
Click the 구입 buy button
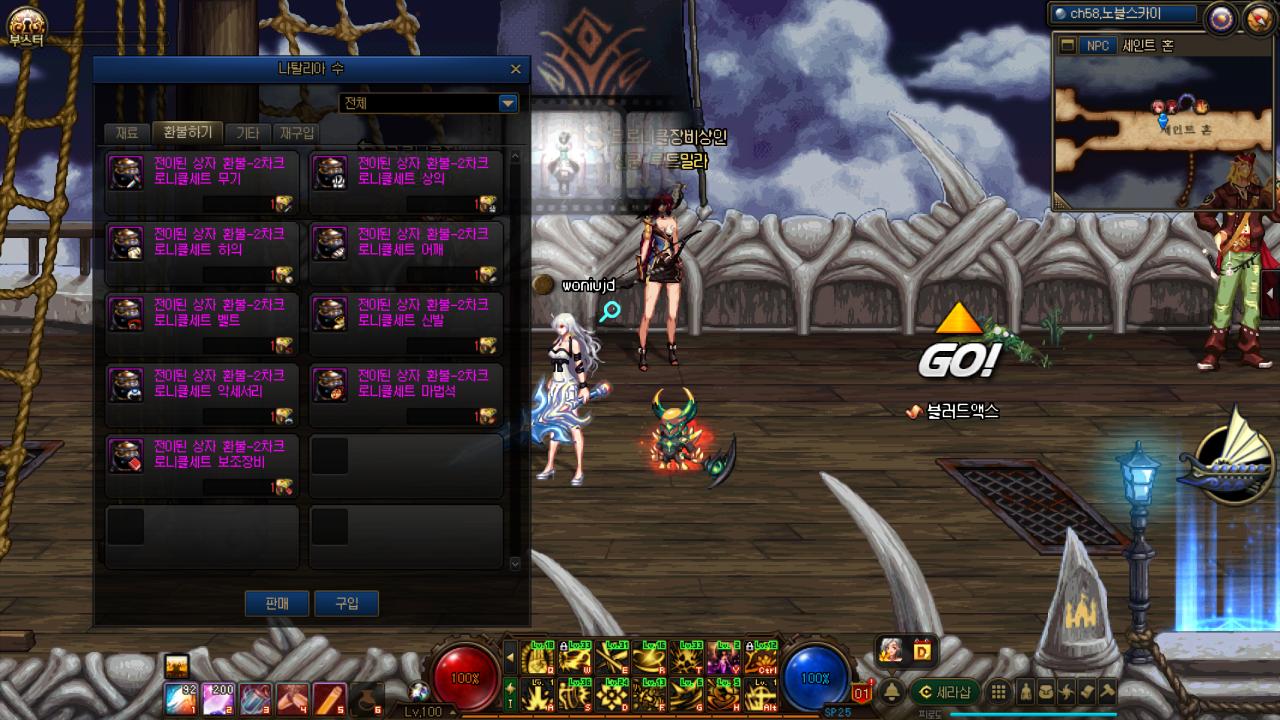tap(346, 603)
